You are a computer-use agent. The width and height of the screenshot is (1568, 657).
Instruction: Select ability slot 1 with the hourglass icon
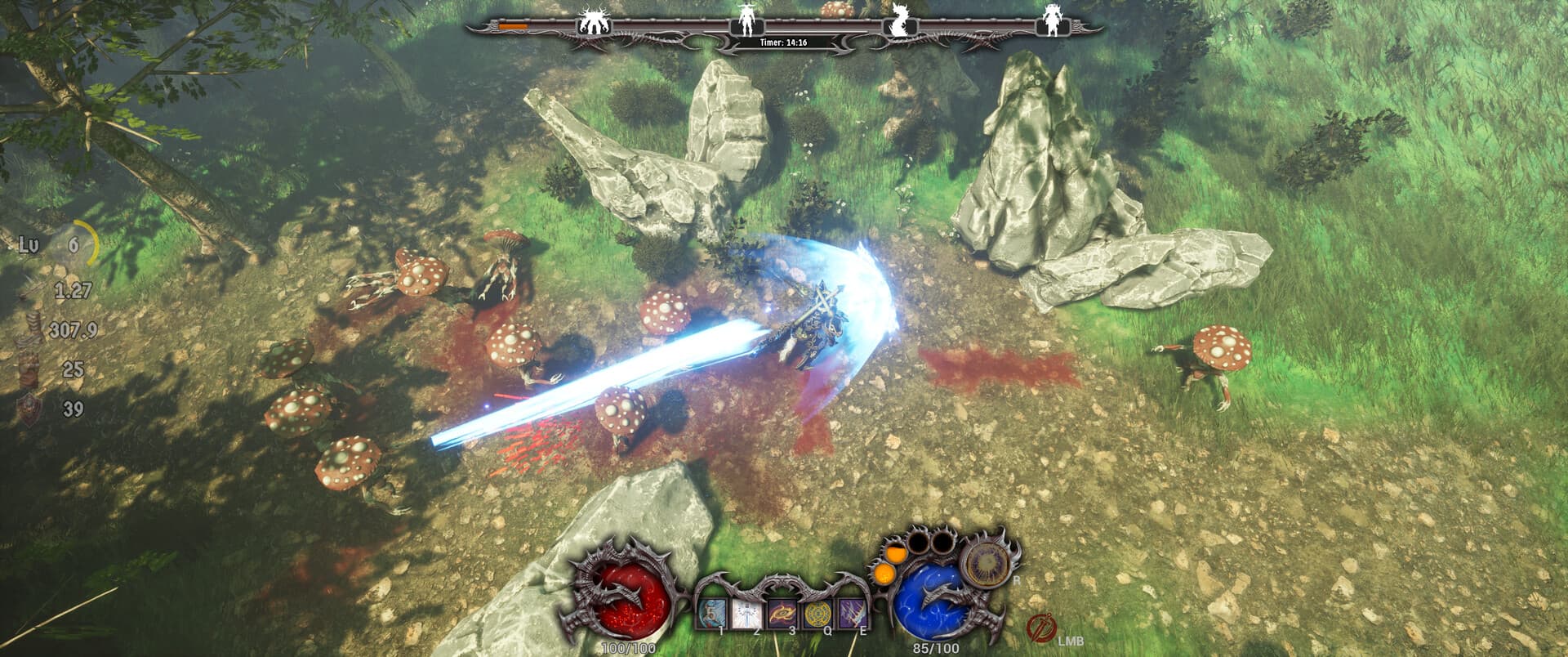712,613
